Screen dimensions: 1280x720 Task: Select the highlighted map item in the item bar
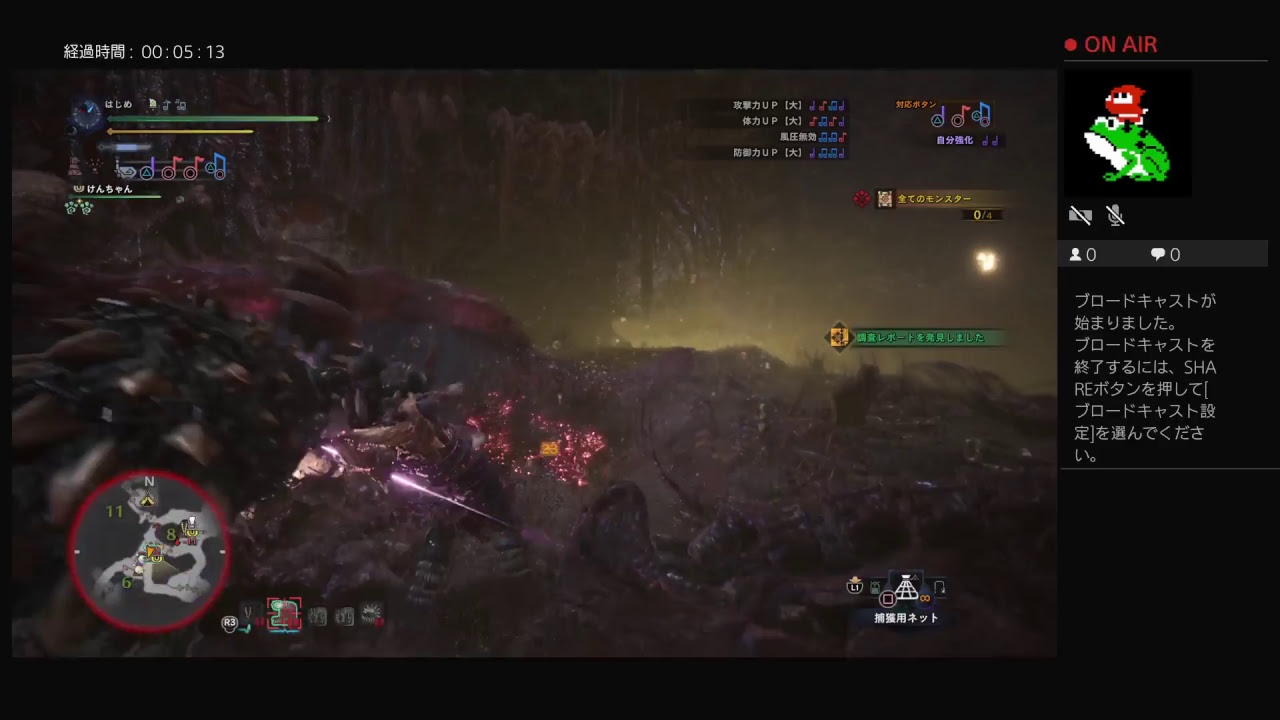click(x=283, y=612)
